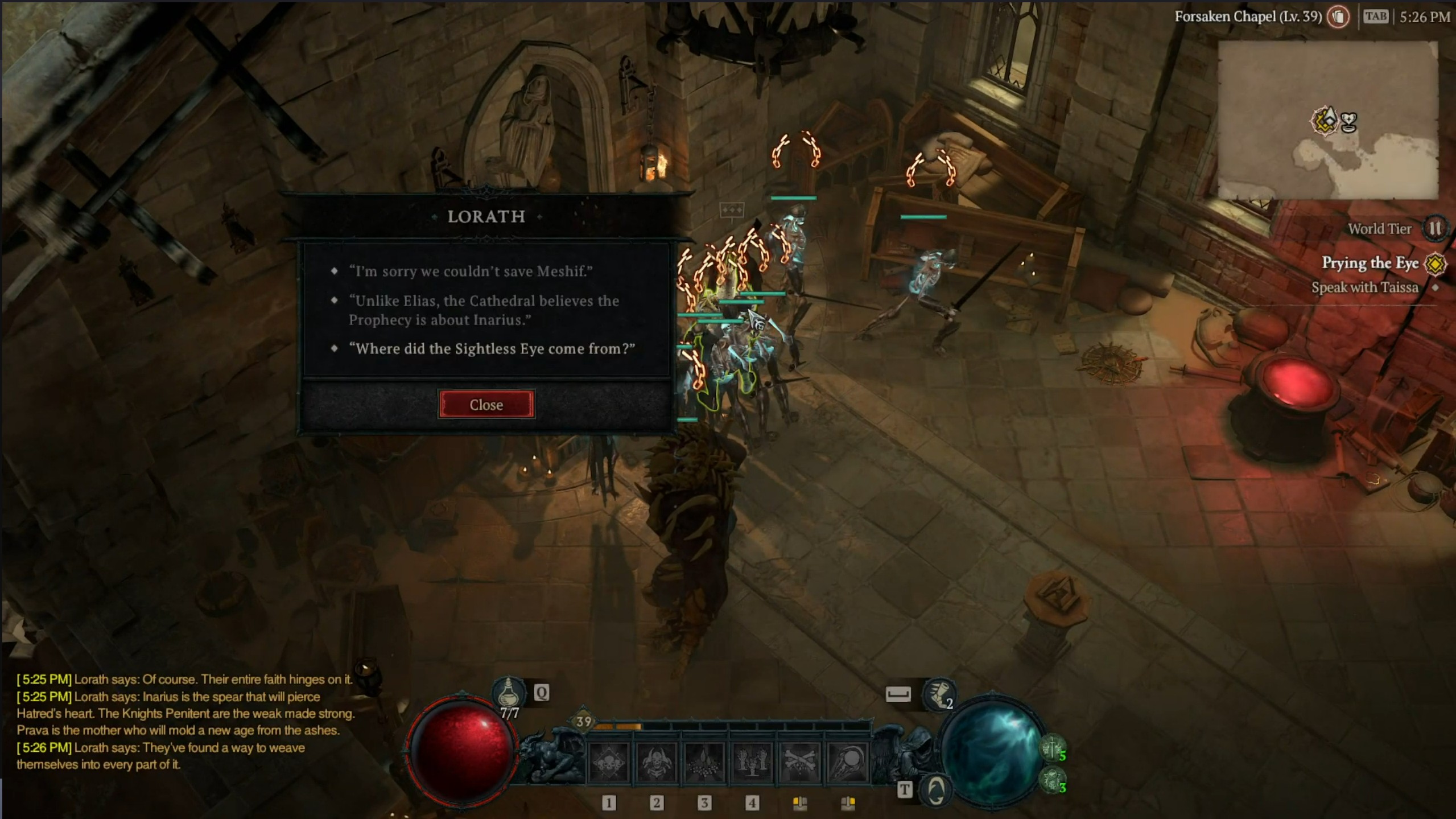
Task: Open the minimap
Action: pos(1328,120)
